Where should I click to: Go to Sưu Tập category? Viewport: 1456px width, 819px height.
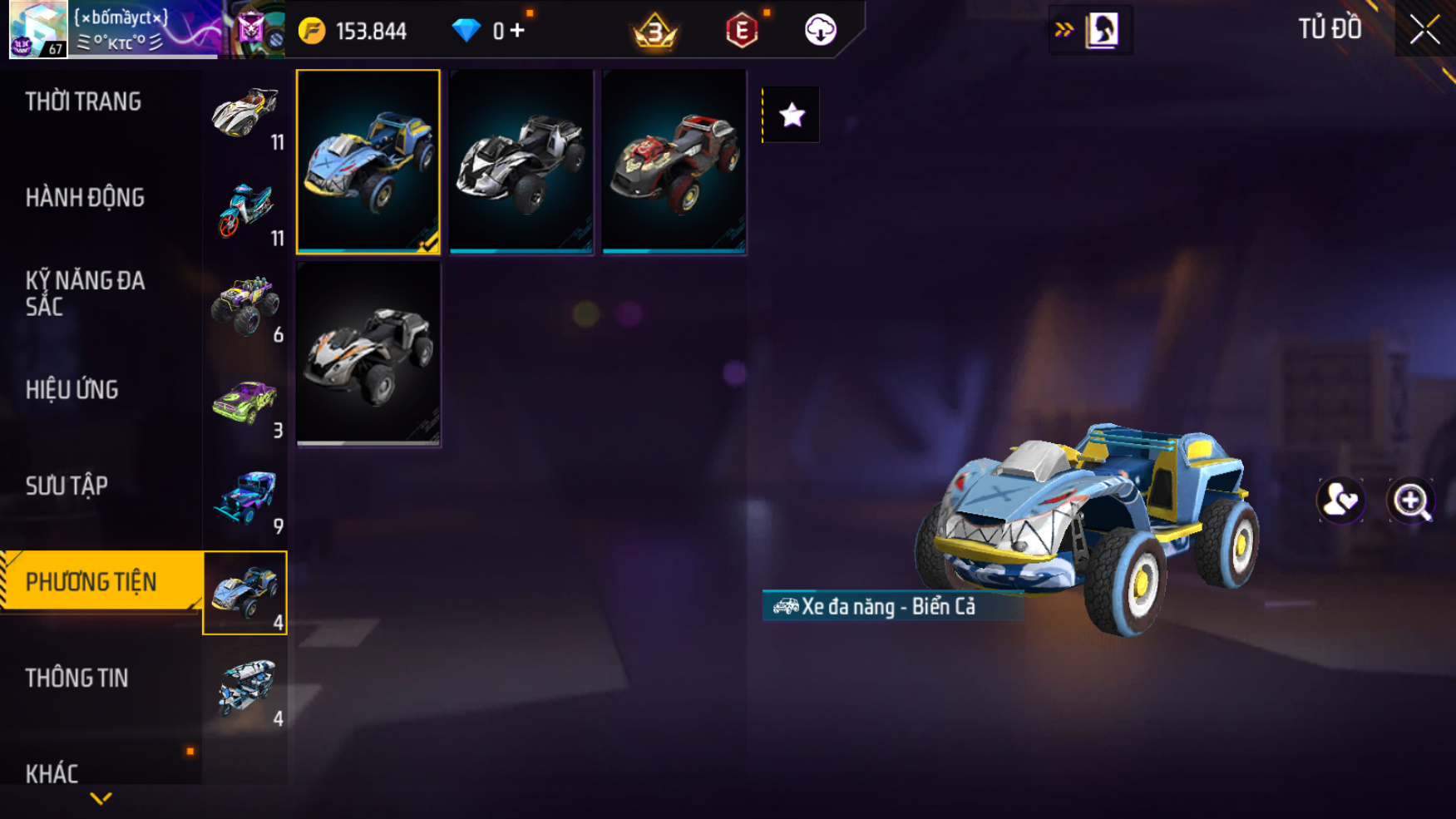pos(67,486)
